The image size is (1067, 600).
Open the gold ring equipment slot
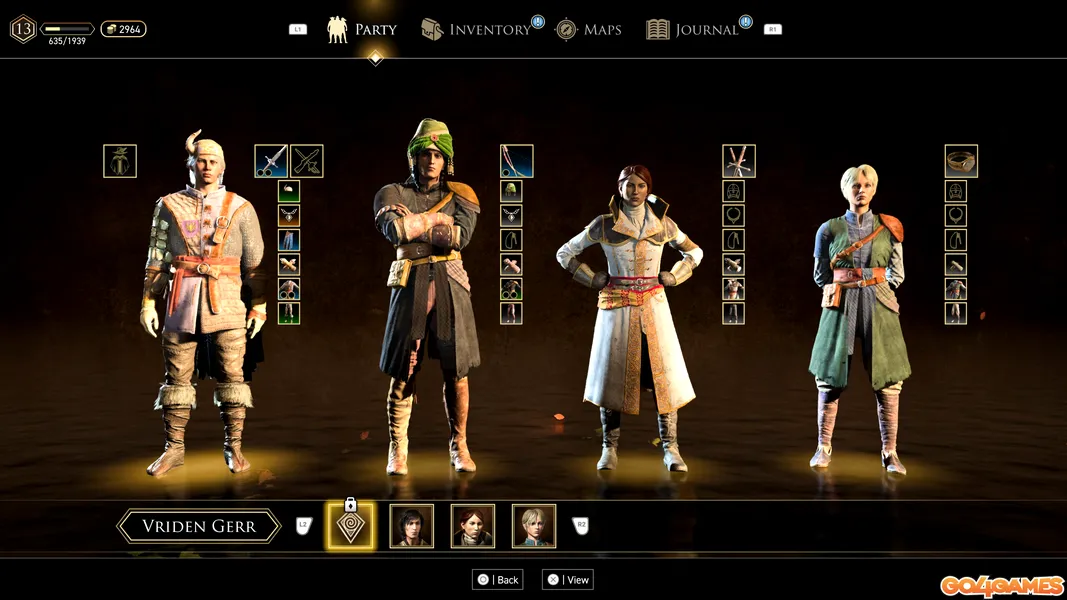(x=961, y=161)
